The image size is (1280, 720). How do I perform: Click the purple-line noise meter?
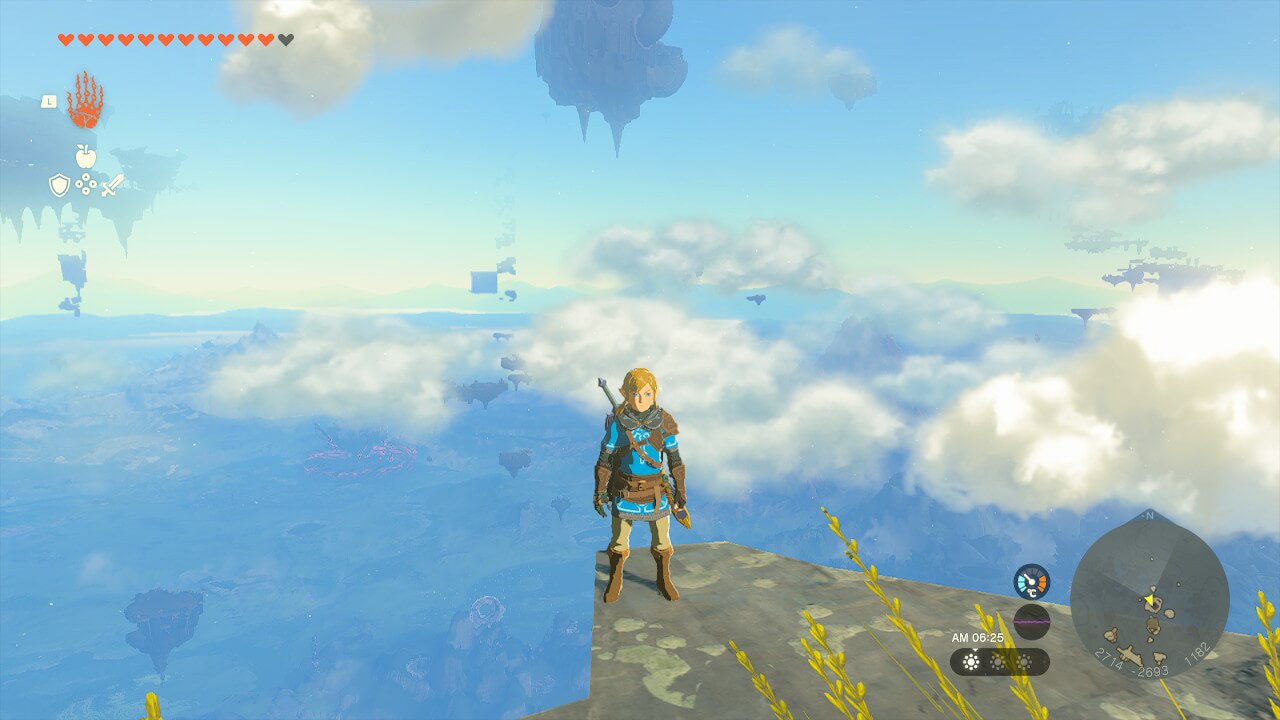click(x=1031, y=621)
